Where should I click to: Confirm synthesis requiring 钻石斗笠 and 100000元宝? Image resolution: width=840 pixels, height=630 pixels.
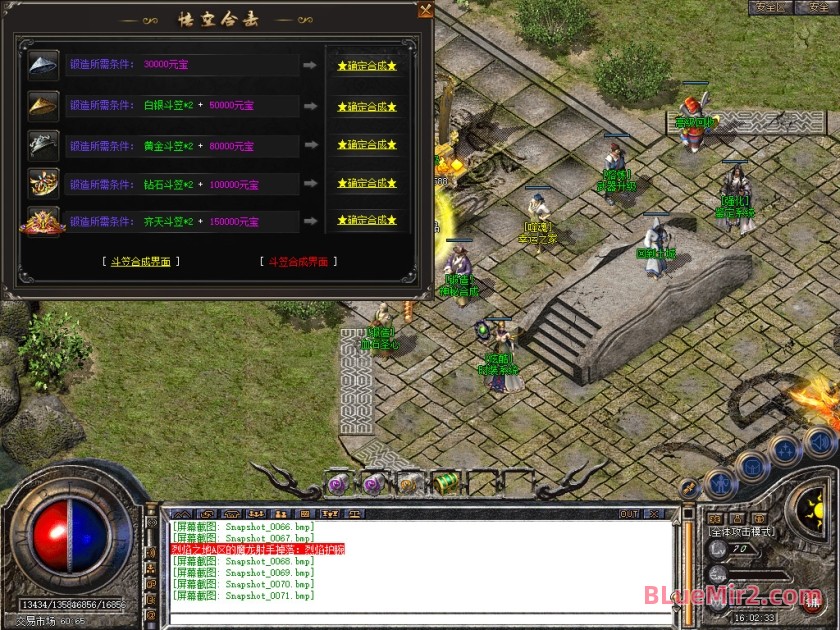[x=367, y=184]
